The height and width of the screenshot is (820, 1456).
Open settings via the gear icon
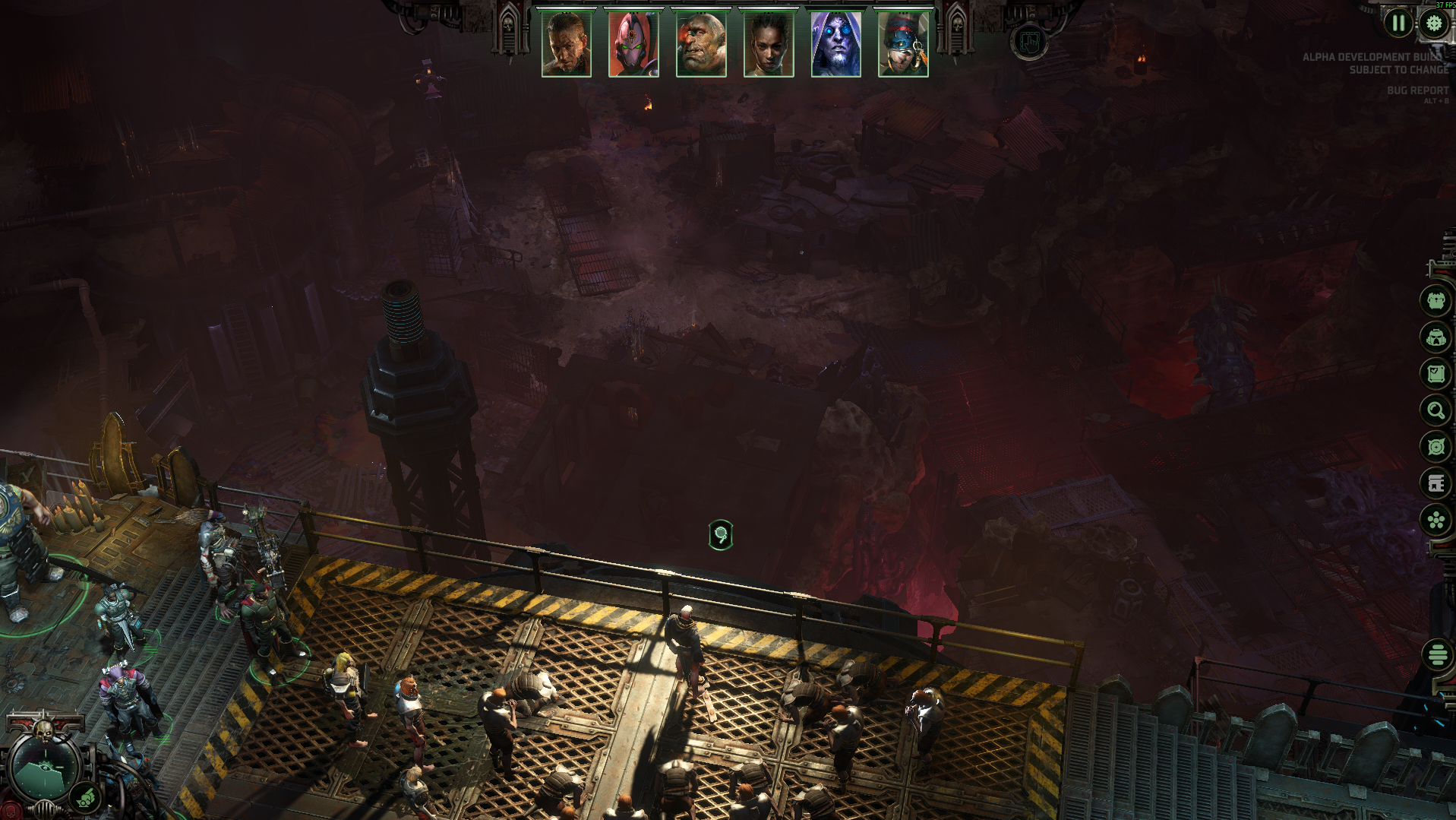(1434, 23)
